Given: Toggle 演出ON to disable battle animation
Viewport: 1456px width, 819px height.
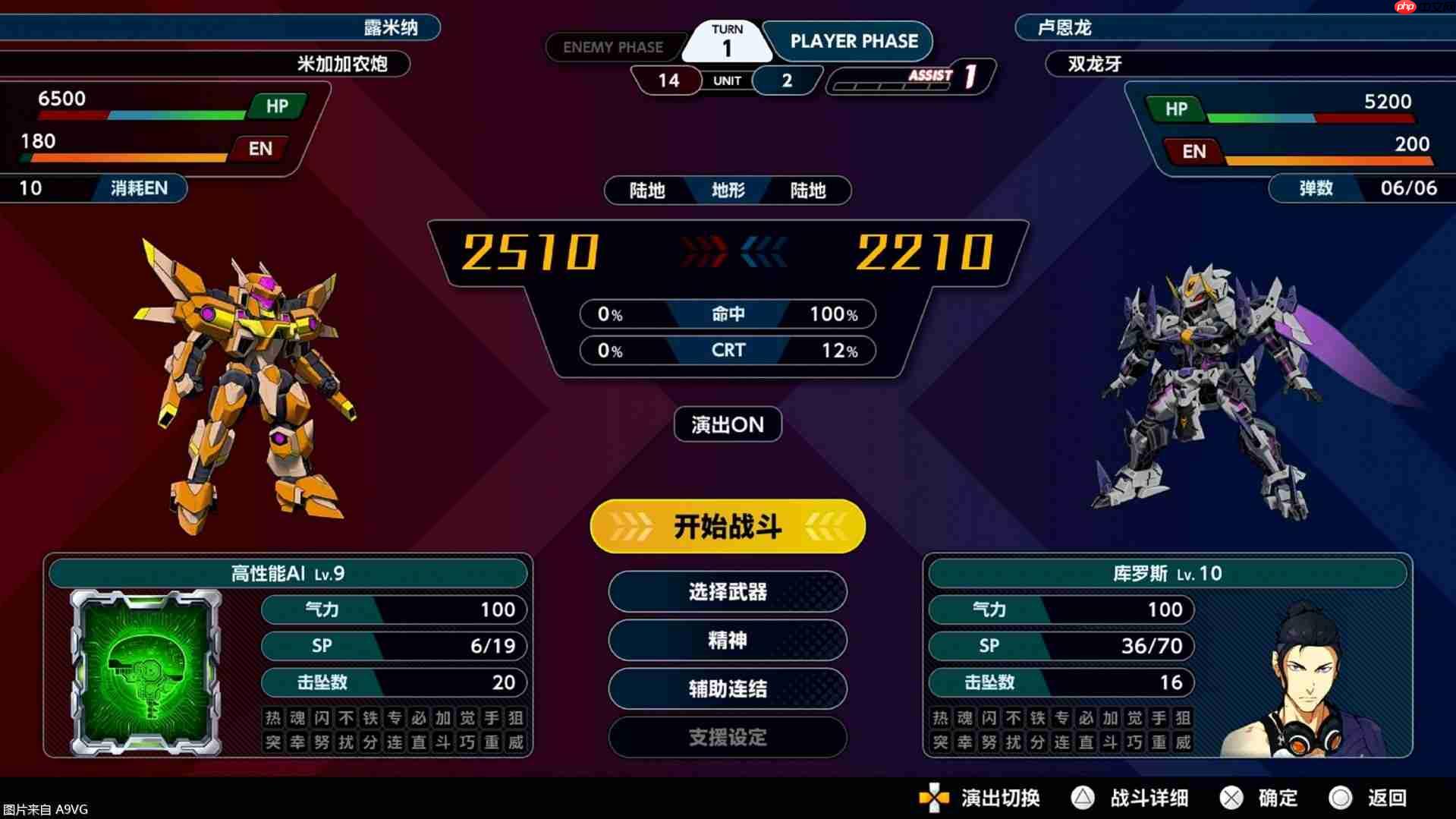Looking at the screenshot, I should 726,424.
